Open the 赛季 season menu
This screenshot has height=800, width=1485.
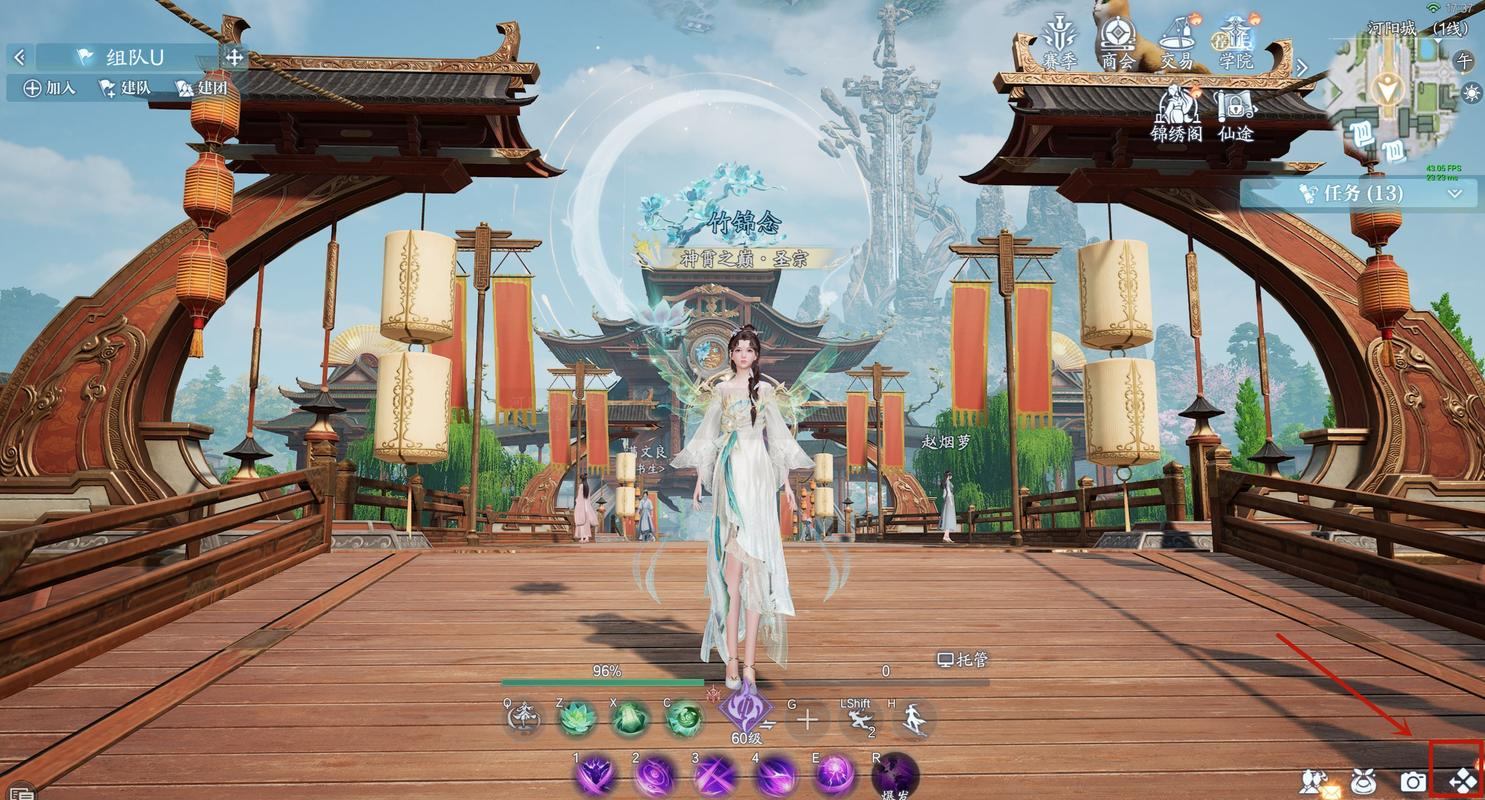pos(1059,42)
